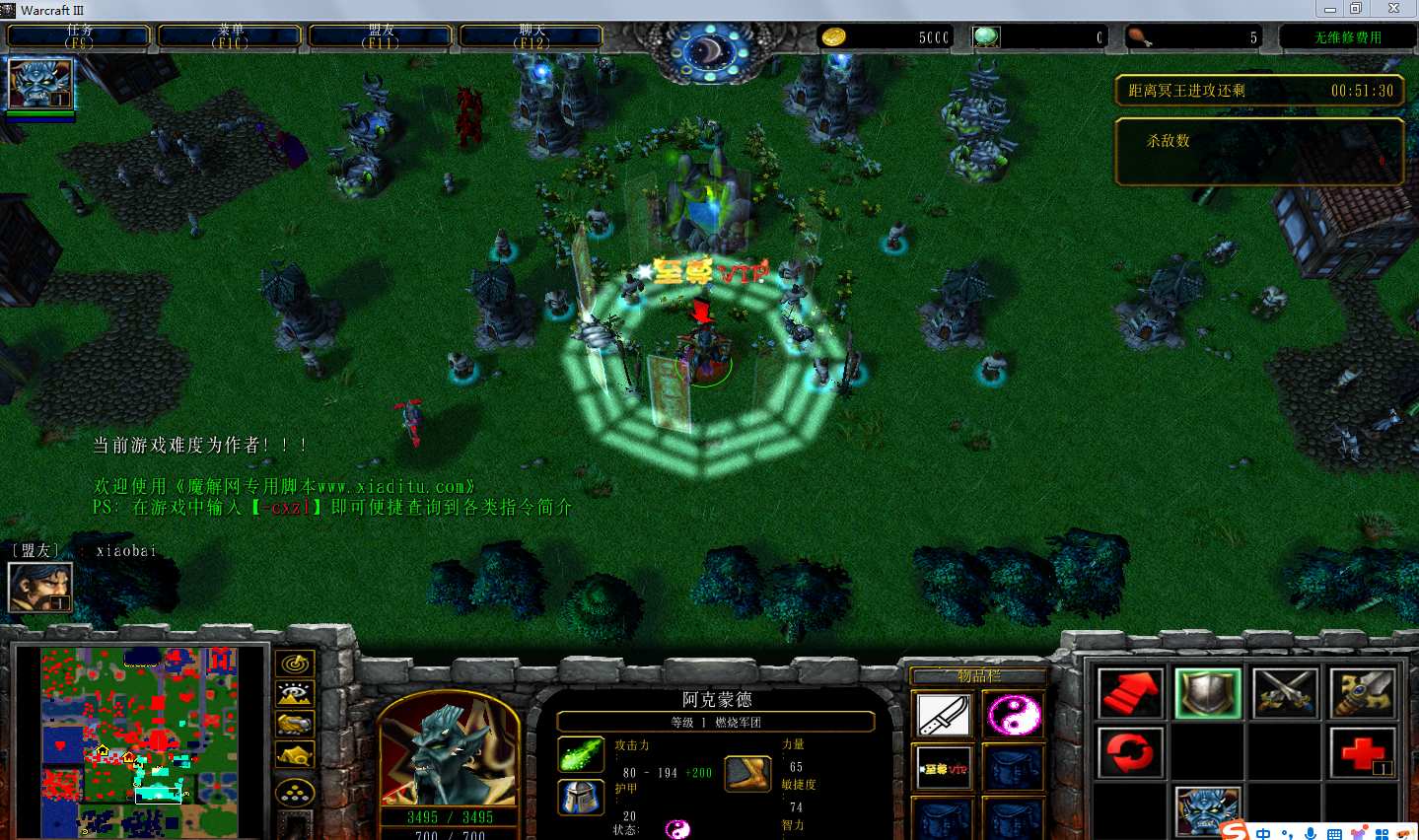Activate the minimap signal ping button

295,664
